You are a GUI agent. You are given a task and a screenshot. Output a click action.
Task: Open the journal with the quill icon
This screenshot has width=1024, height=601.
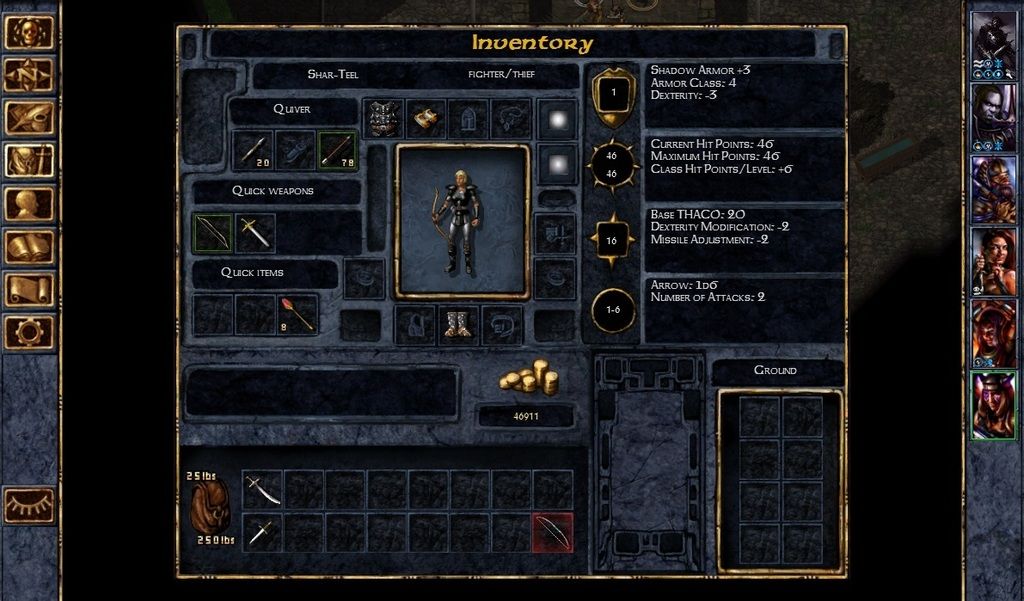click(29, 117)
